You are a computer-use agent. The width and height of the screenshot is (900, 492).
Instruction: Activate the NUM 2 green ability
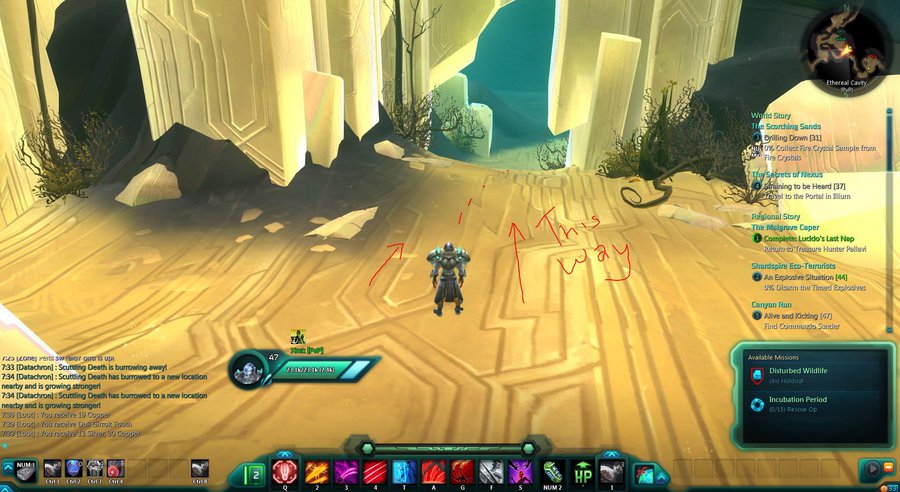click(553, 471)
